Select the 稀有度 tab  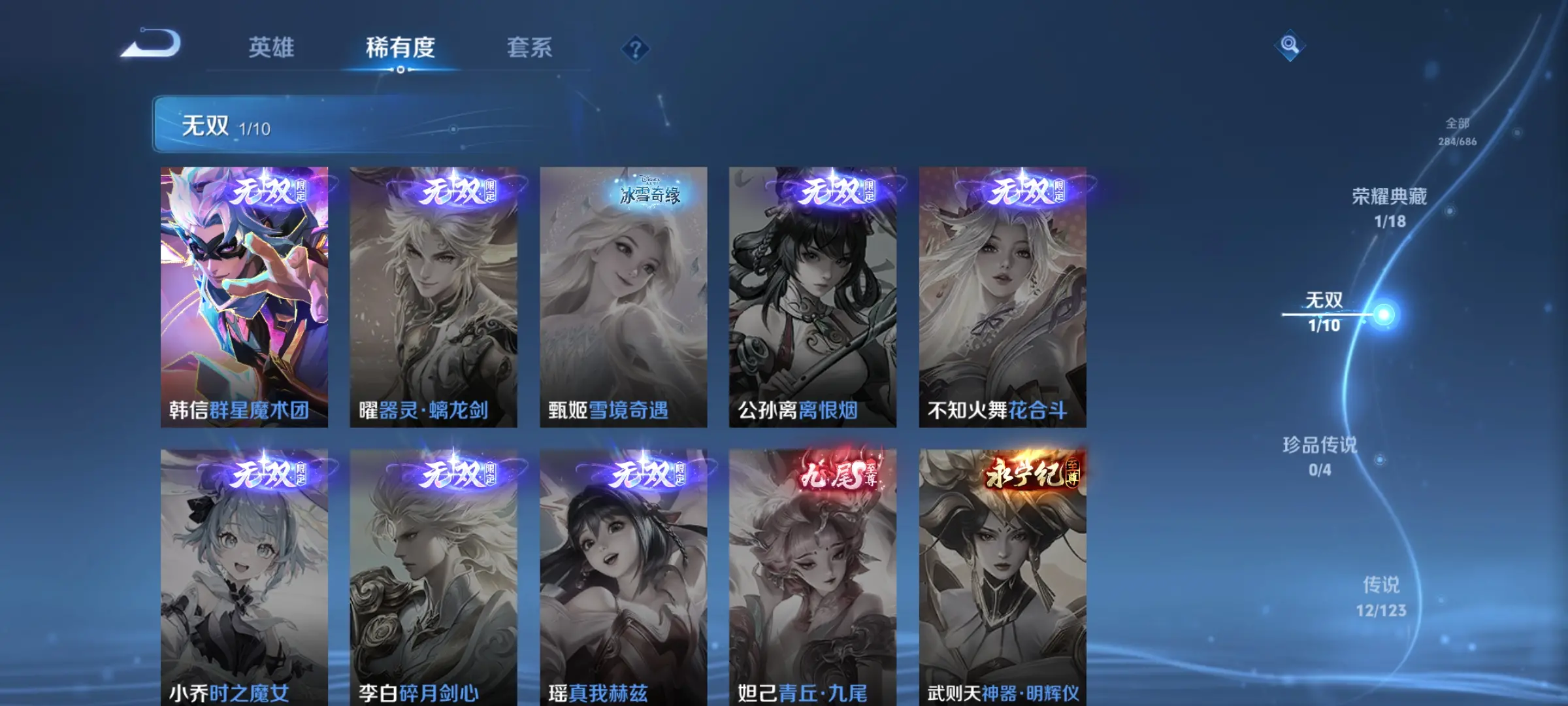[400, 48]
